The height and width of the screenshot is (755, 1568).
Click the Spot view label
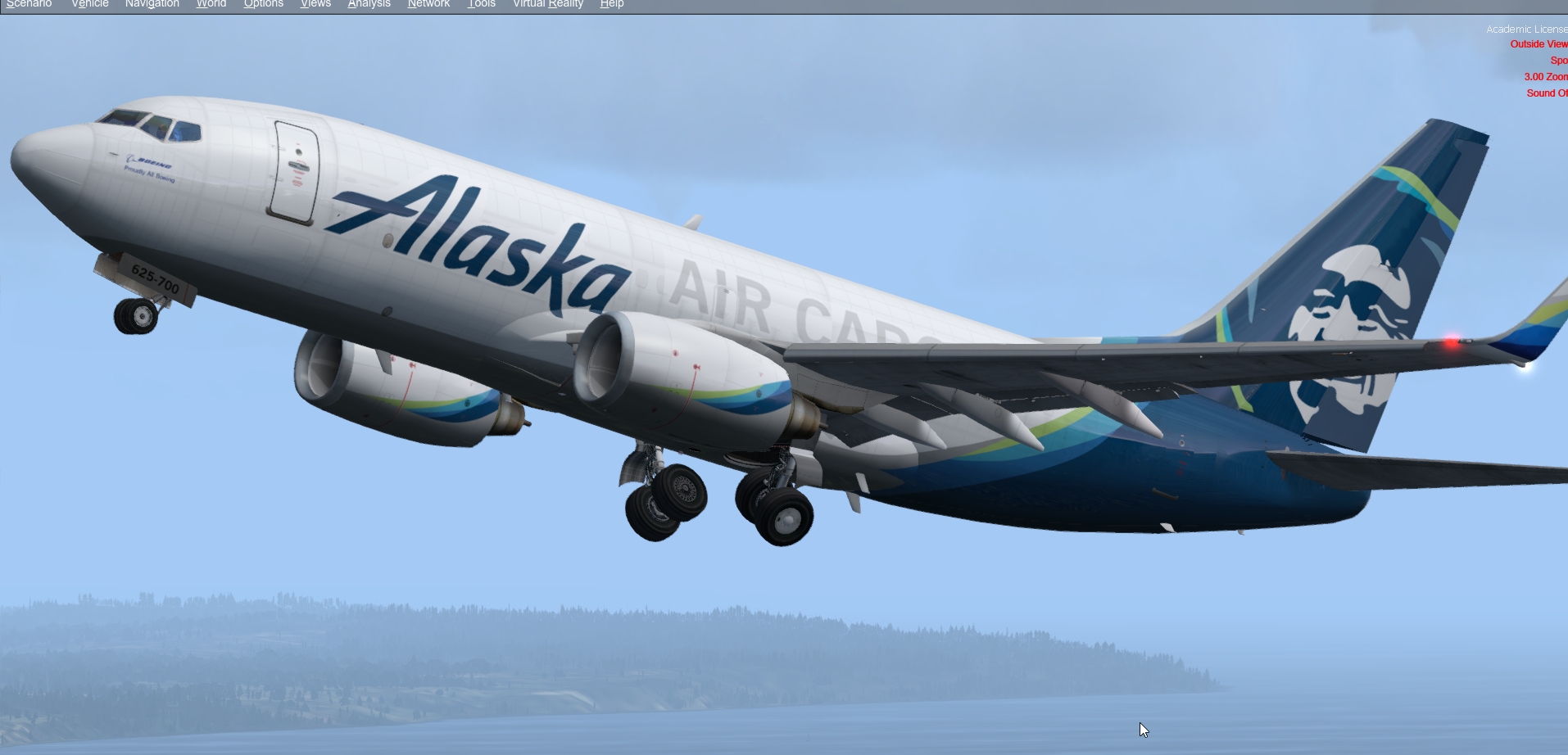(1559, 60)
